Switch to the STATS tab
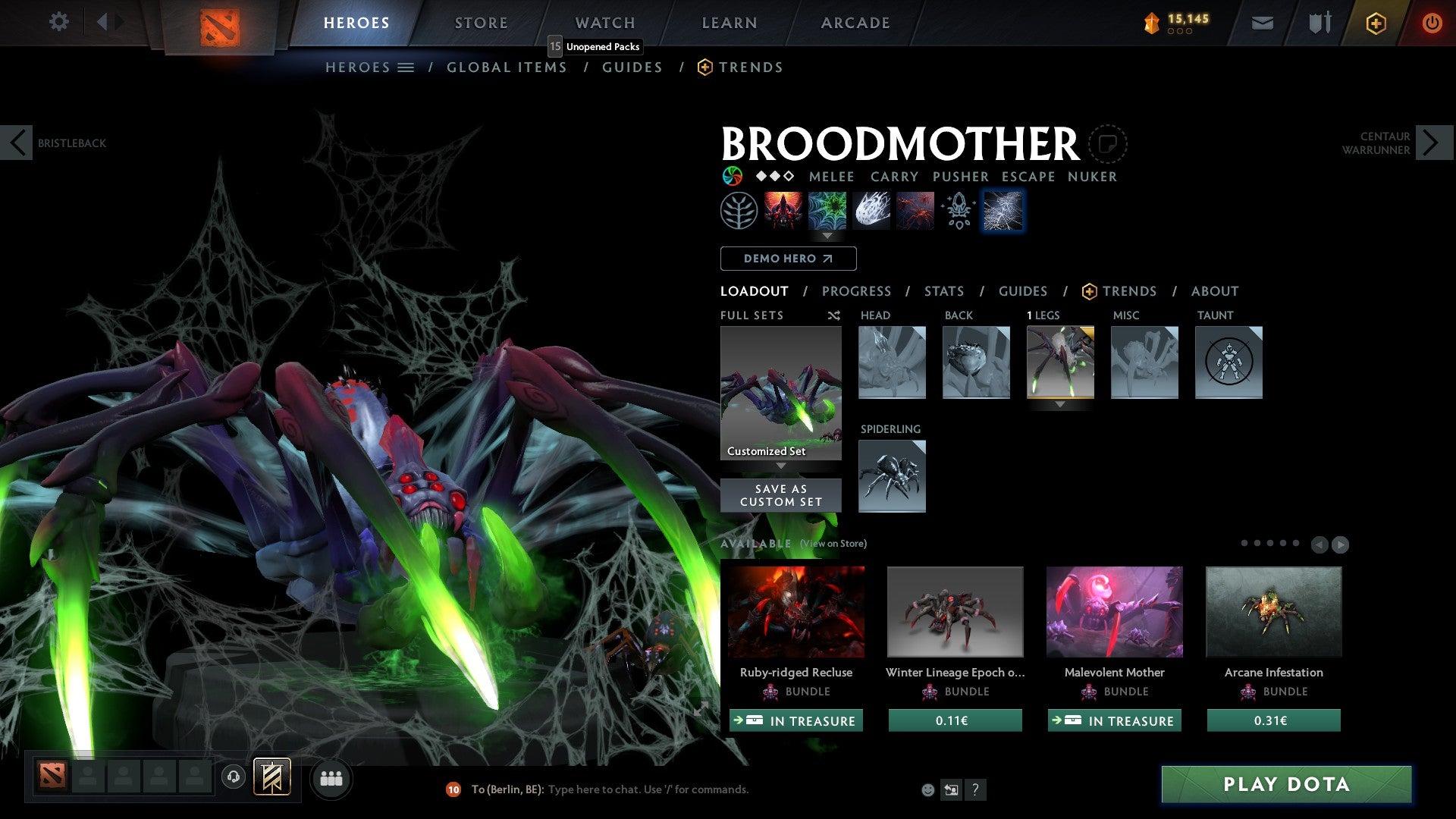Image resolution: width=1456 pixels, height=819 pixels. [x=944, y=291]
